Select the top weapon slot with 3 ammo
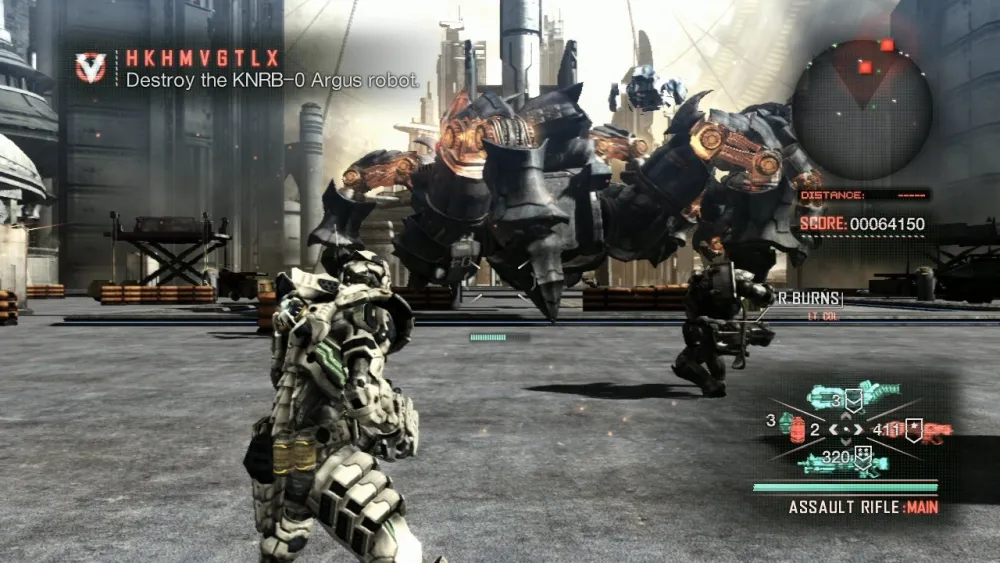The width and height of the screenshot is (1000, 563). [852, 396]
